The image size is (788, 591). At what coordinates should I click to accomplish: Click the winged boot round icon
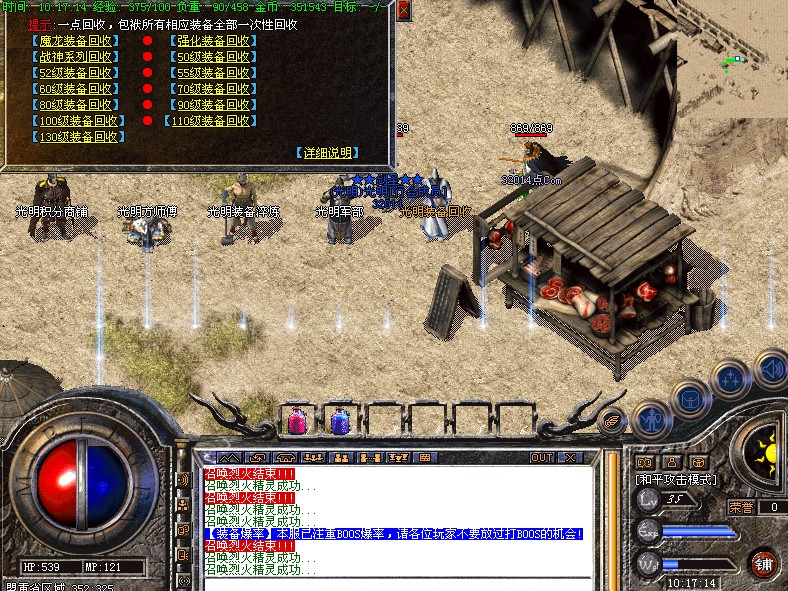tap(613, 422)
